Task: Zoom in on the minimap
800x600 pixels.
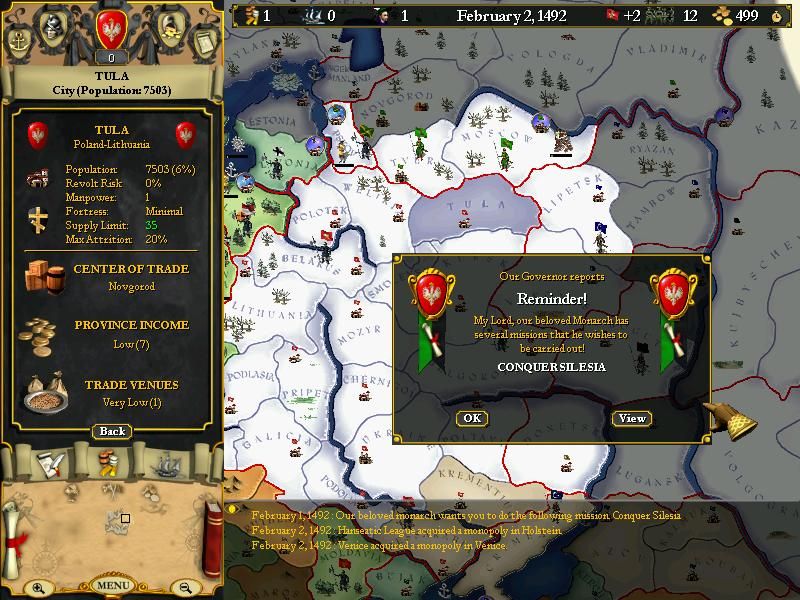Action: (x=38, y=588)
